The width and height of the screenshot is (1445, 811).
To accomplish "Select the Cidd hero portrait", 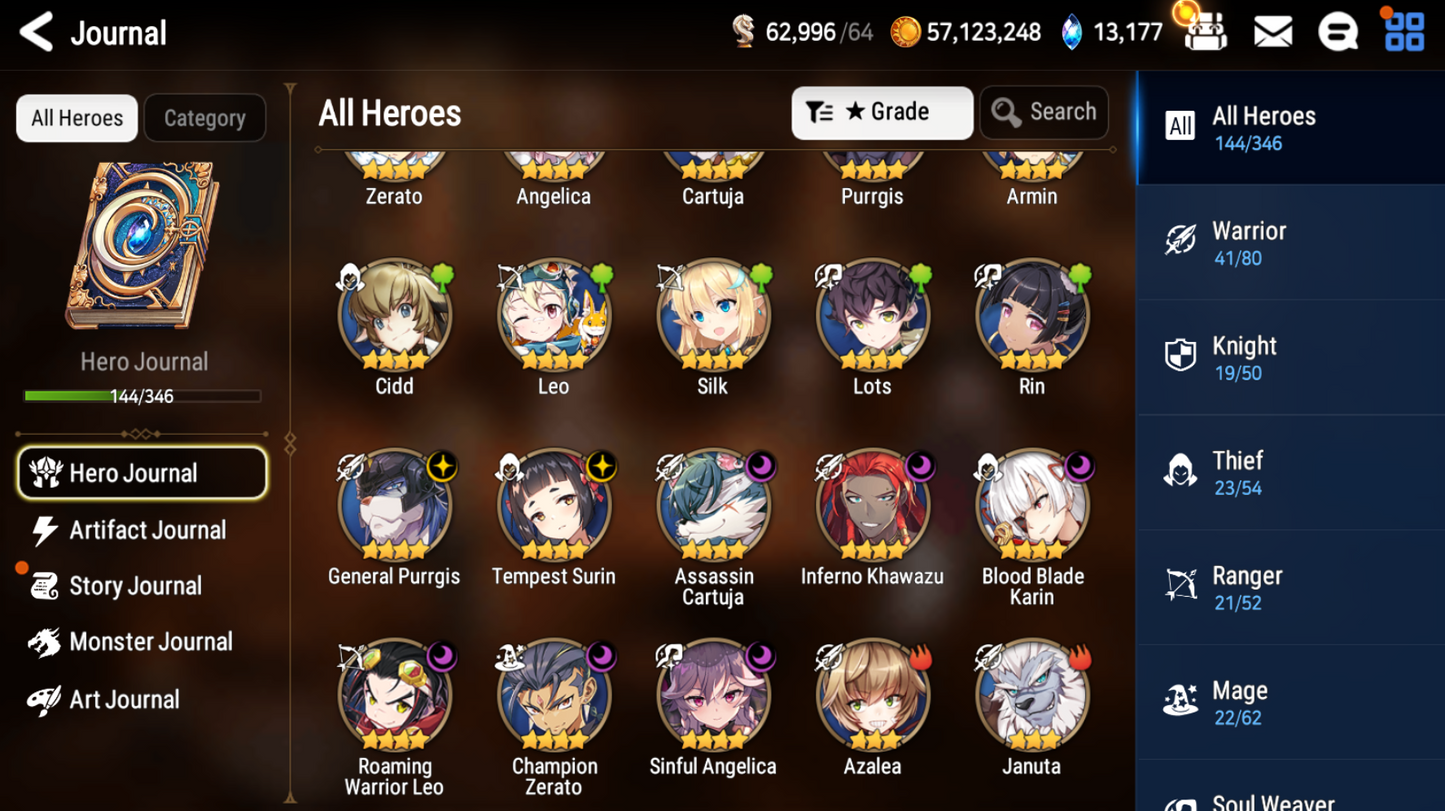I will point(394,317).
